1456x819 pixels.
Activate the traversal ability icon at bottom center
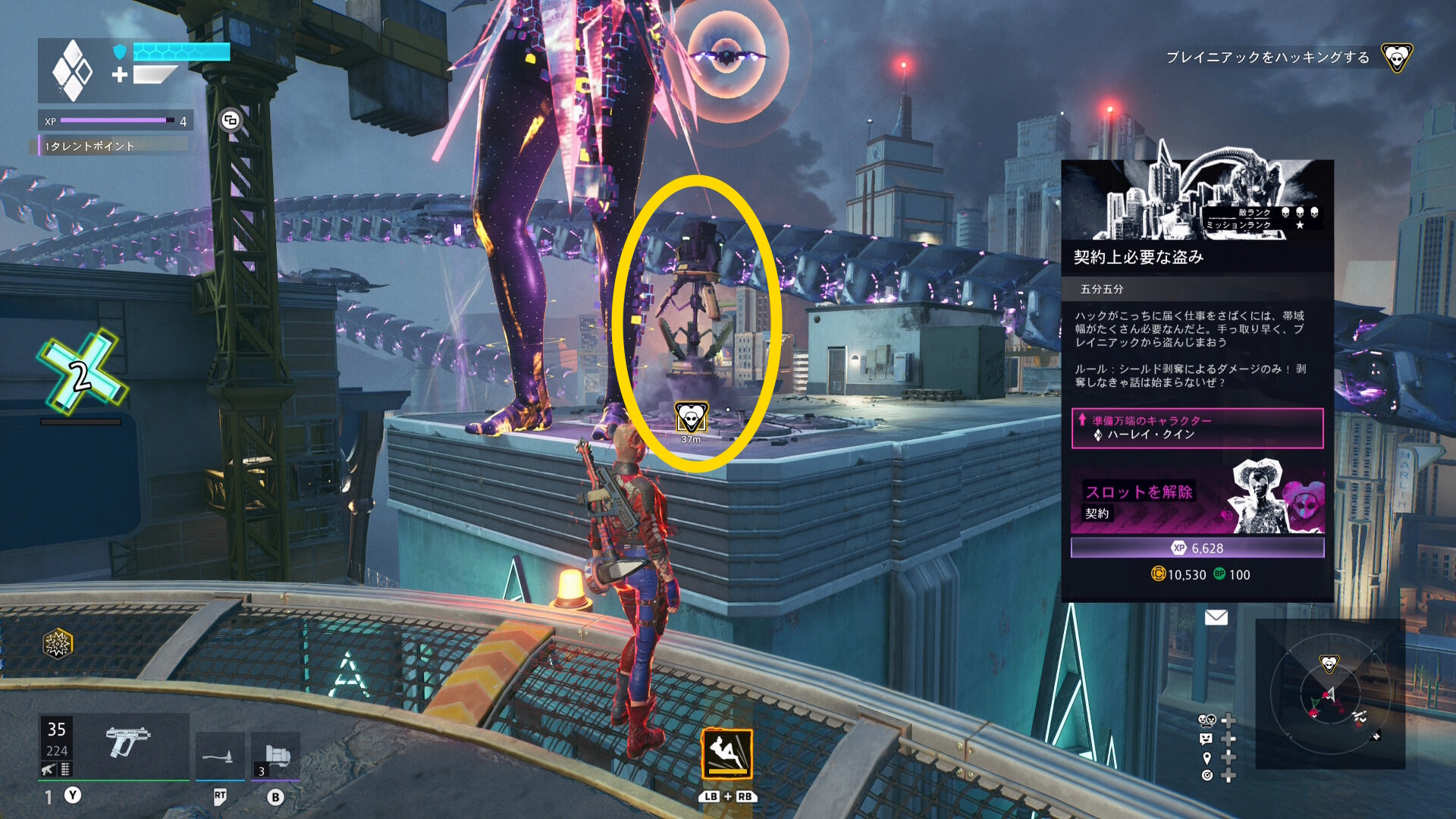tap(726, 754)
